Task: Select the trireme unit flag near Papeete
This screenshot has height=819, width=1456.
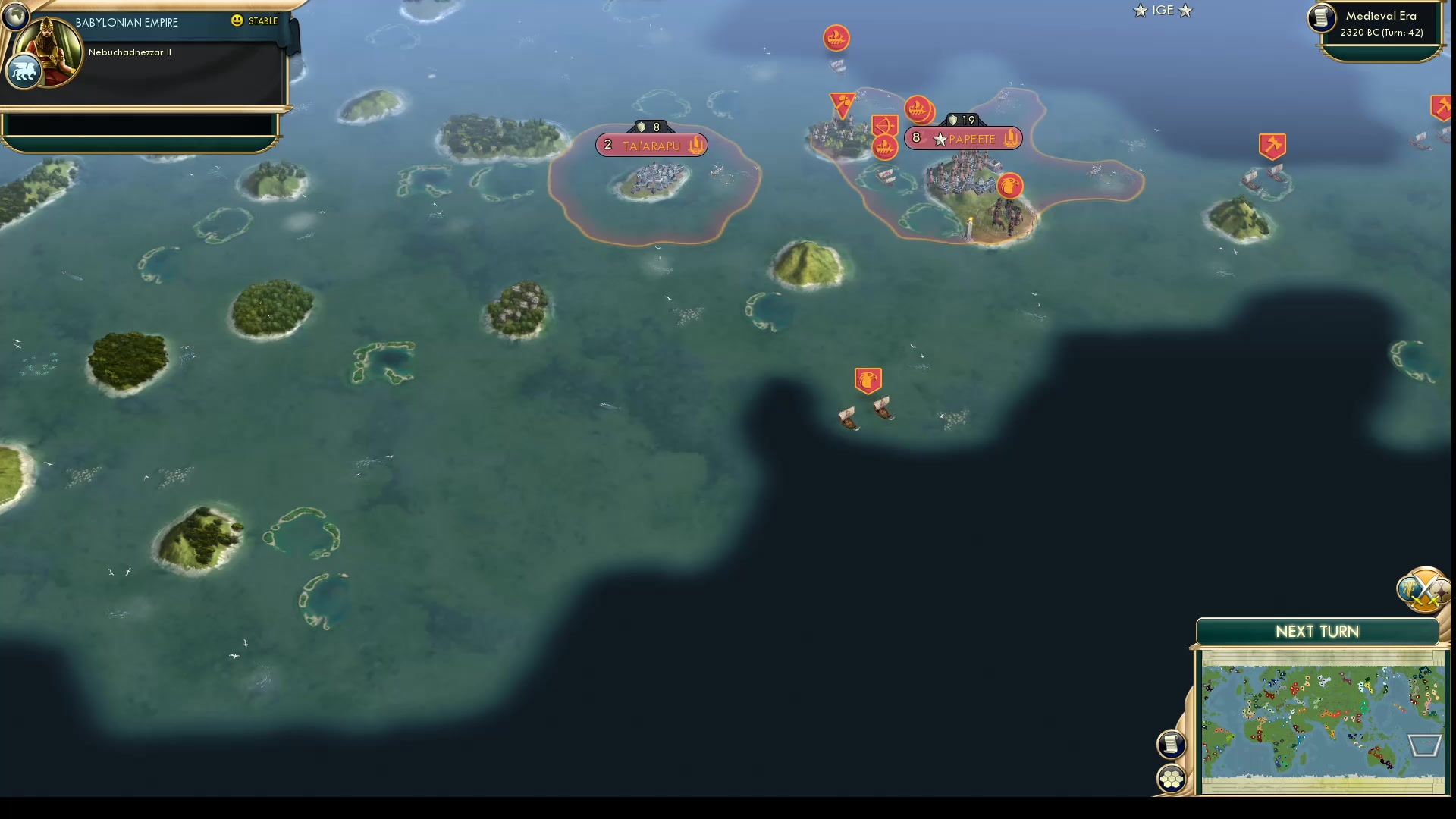Action: tap(919, 109)
